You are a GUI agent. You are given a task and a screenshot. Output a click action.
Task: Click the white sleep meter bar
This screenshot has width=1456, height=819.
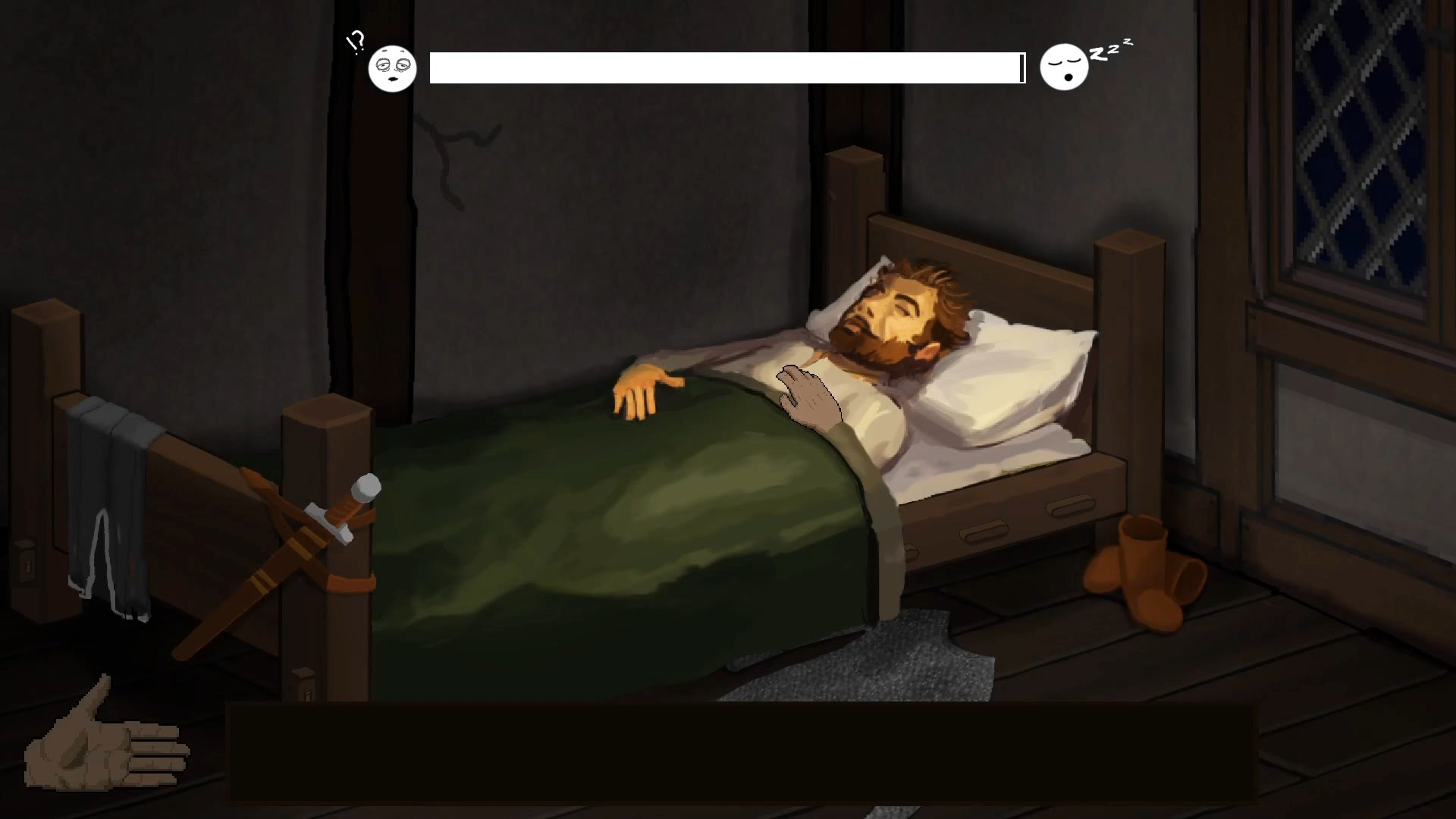[x=724, y=67]
